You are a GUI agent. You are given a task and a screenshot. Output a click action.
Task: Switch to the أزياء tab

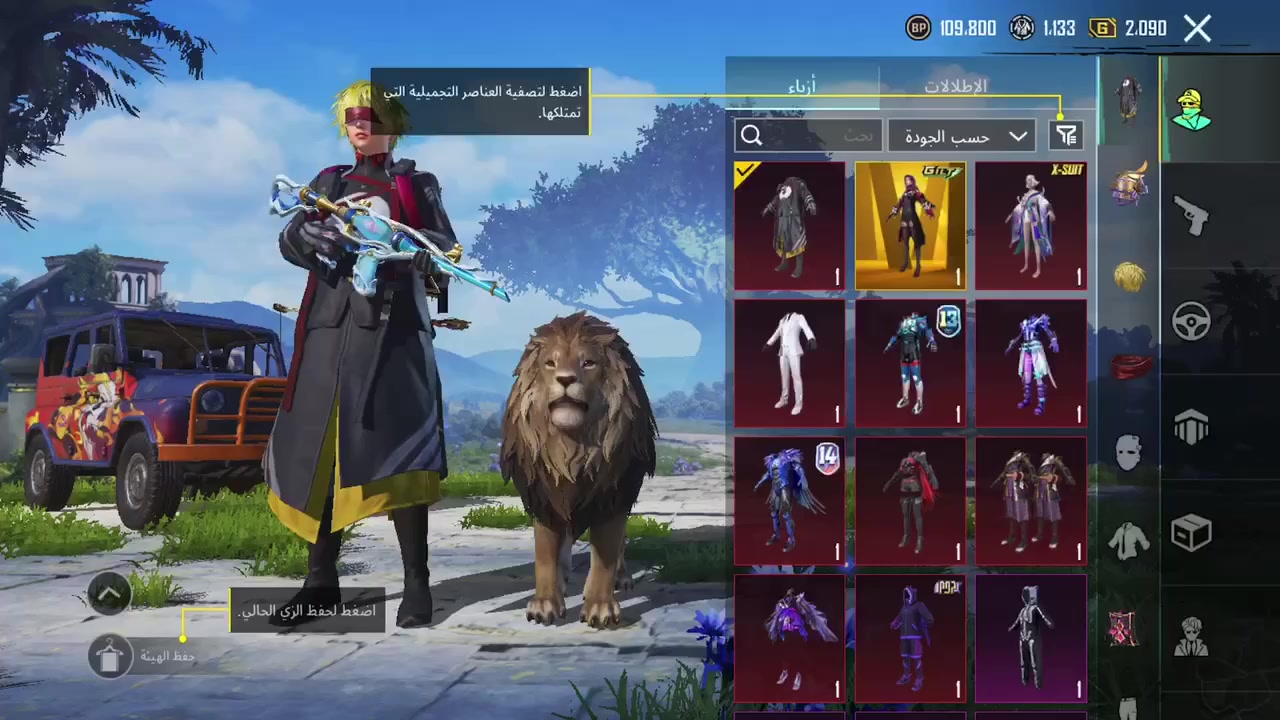pos(803,86)
